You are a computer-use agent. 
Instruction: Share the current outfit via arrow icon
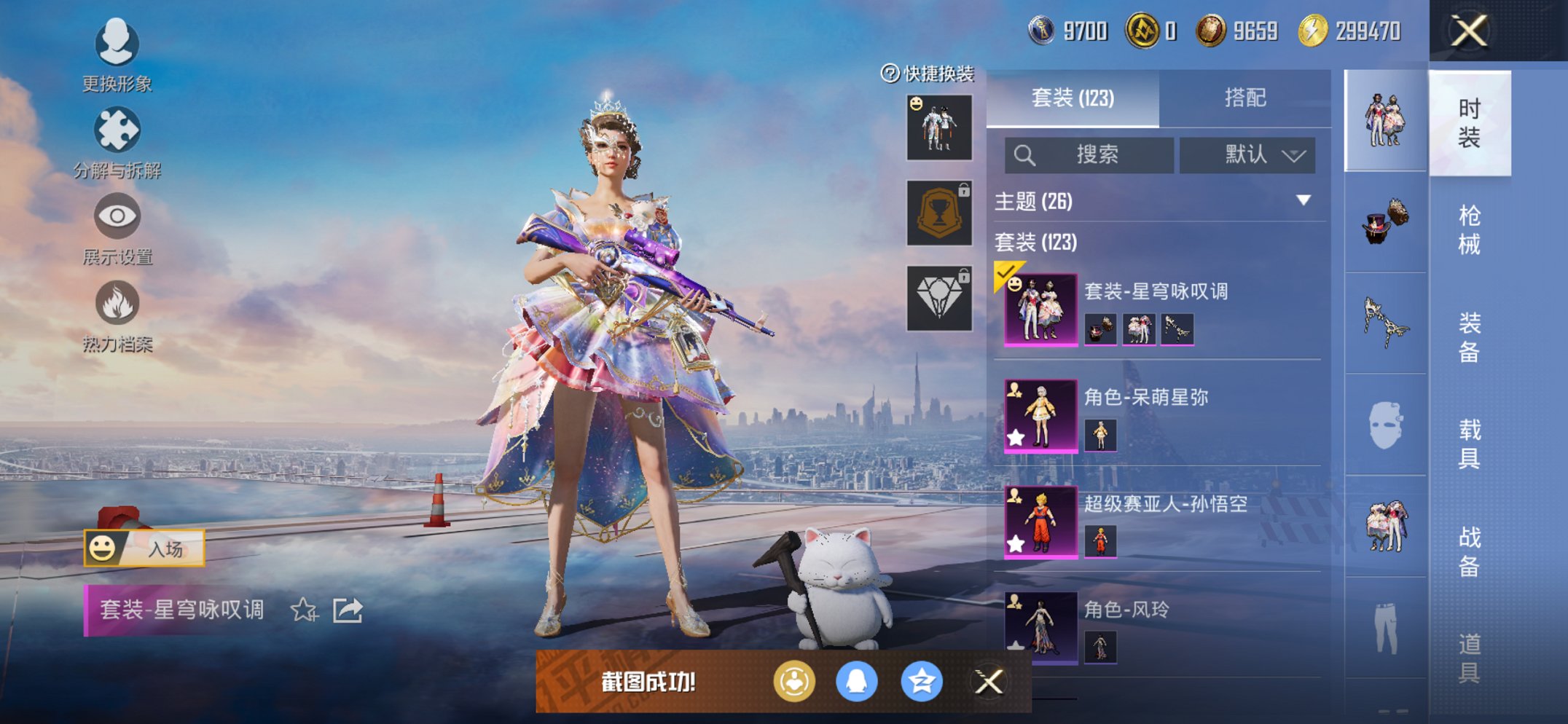click(x=348, y=610)
